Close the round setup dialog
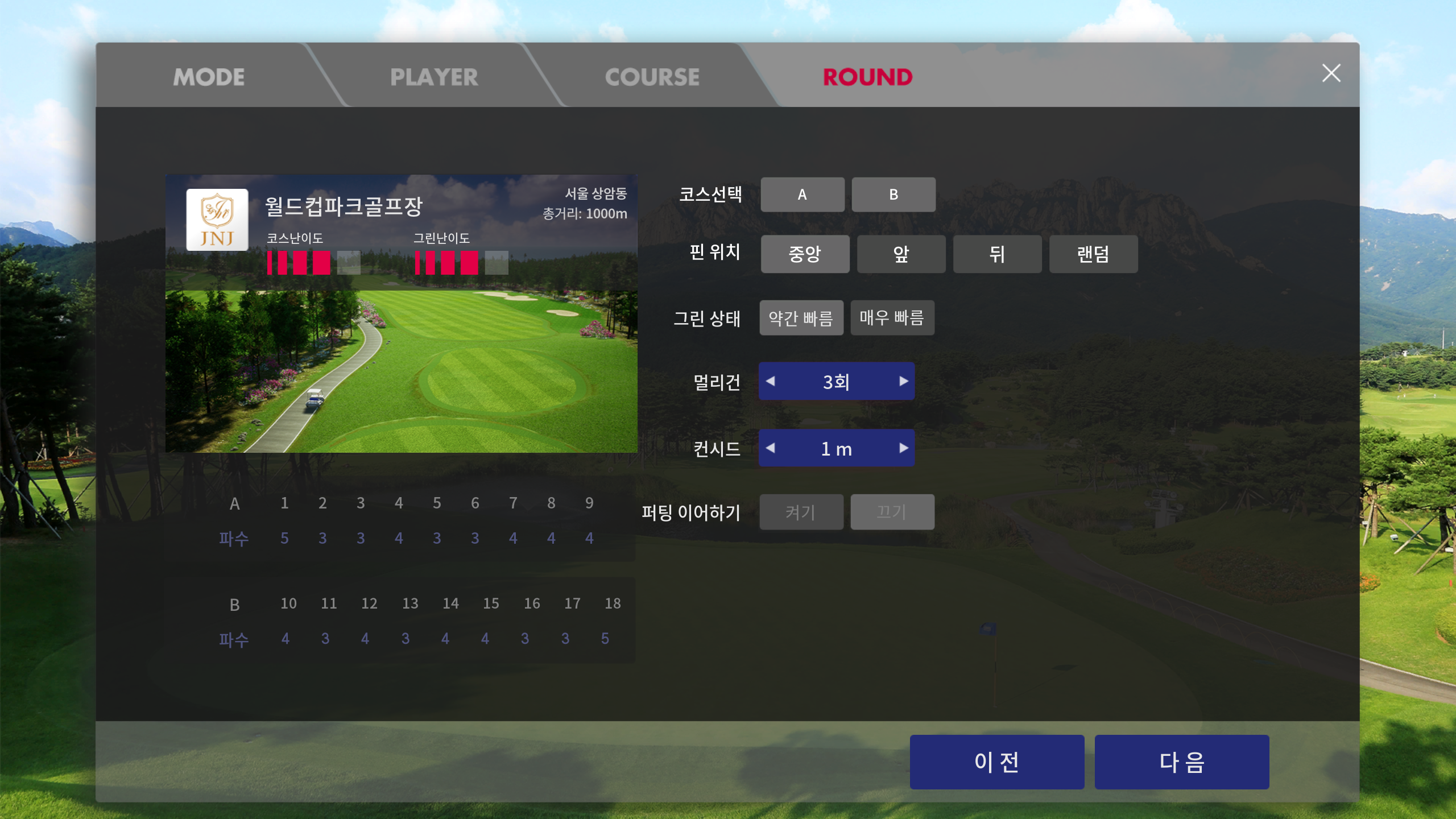This screenshot has height=819, width=1456. (1331, 73)
